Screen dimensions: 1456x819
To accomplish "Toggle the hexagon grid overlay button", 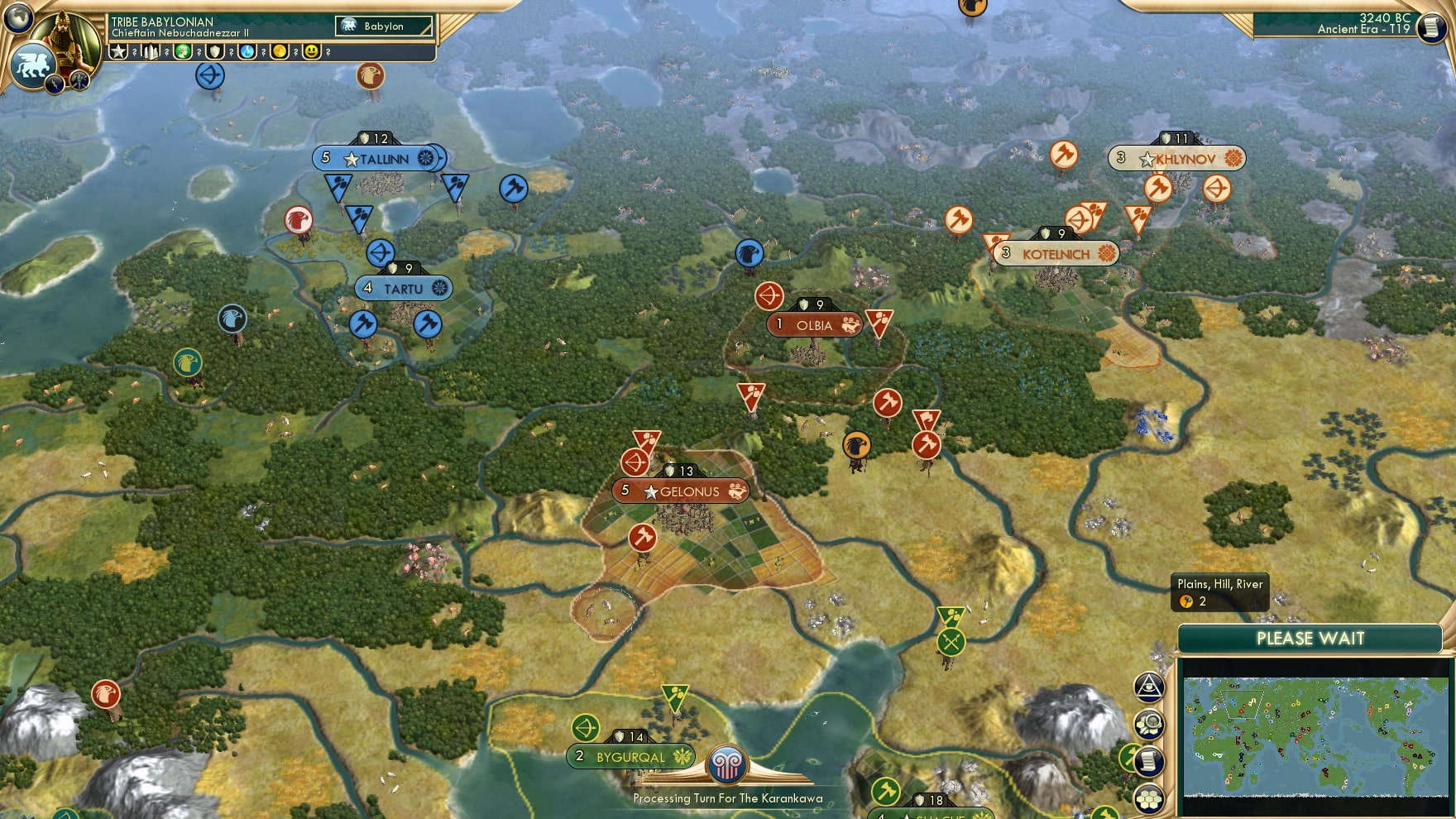I will 1148,800.
